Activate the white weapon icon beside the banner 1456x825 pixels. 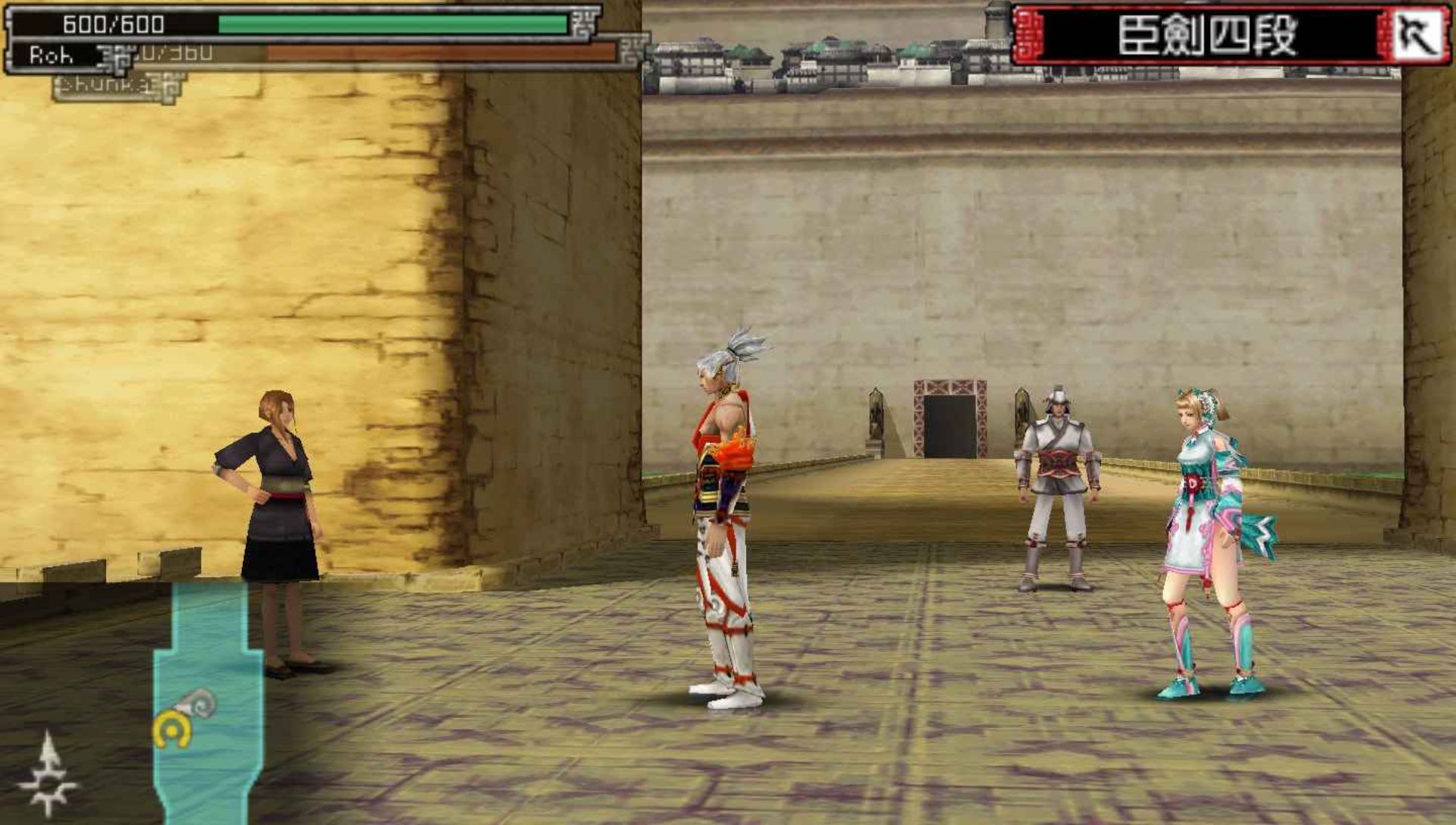(x=1417, y=35)
